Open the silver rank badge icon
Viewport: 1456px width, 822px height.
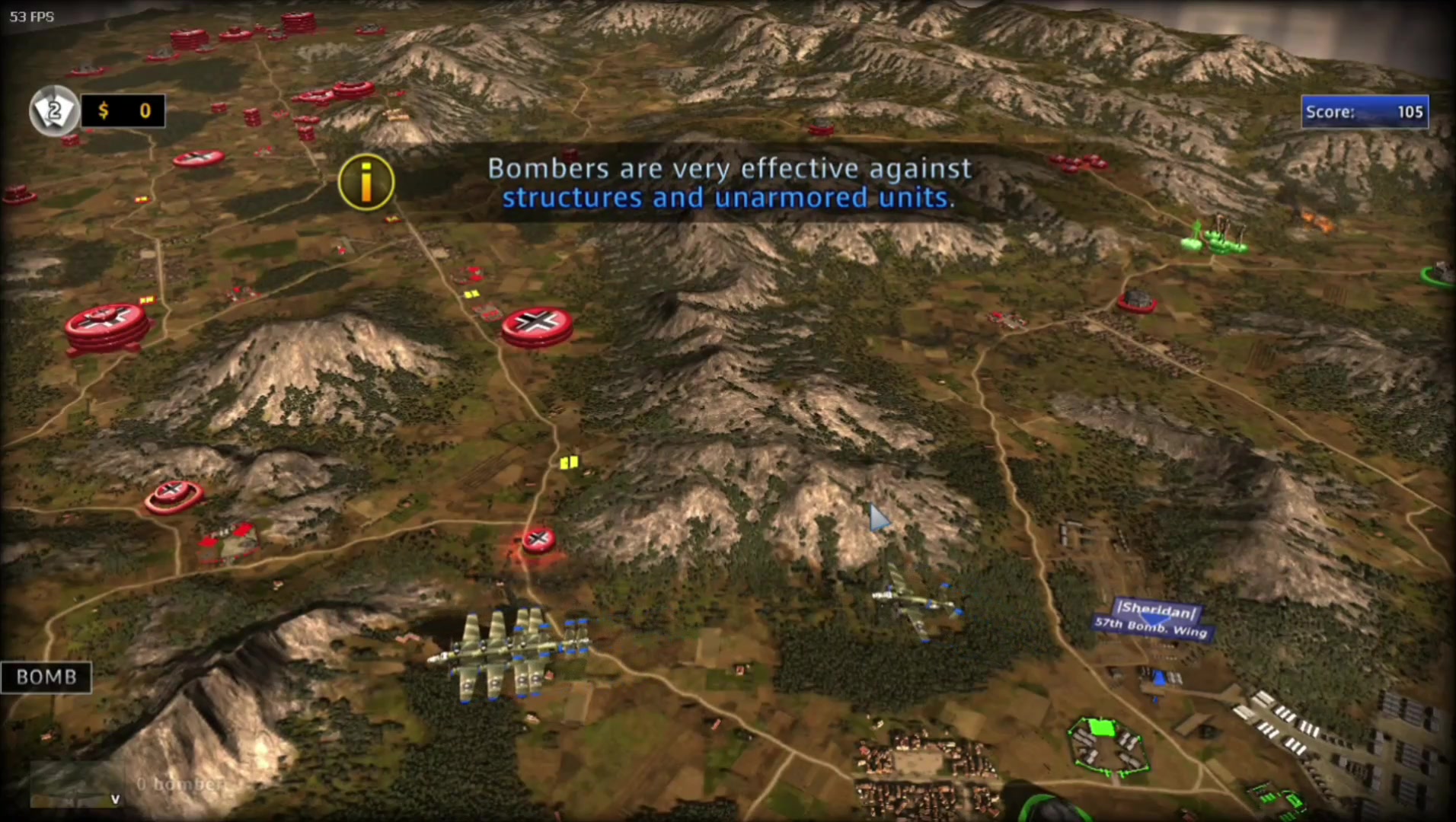coord(54,111)
